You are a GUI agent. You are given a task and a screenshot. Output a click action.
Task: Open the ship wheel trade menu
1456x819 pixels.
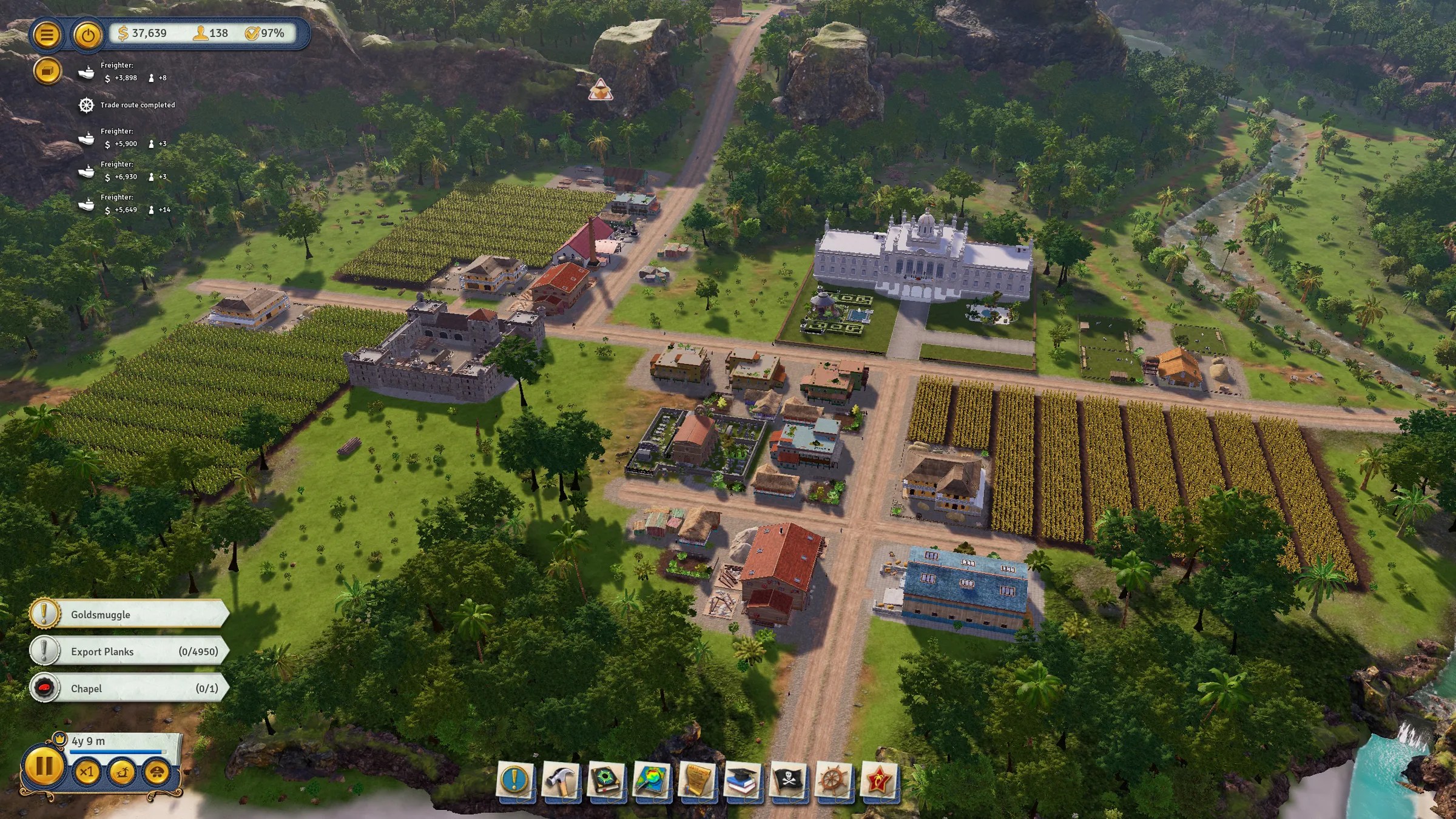(x=833, y=779)
